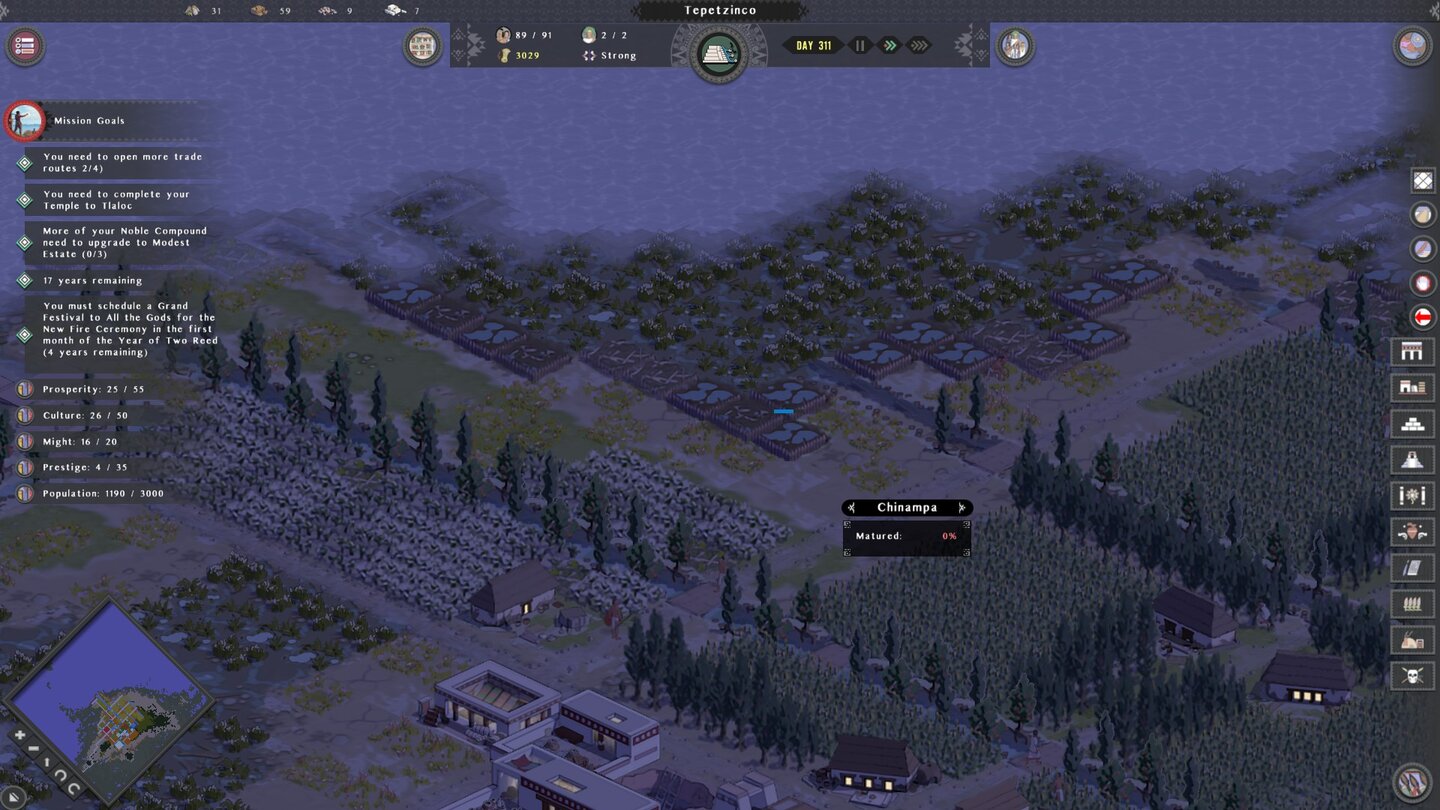Open the game menu via top-left hamburger icon
This screenshot has height=810, width=1440.
[x=24, y=45]
